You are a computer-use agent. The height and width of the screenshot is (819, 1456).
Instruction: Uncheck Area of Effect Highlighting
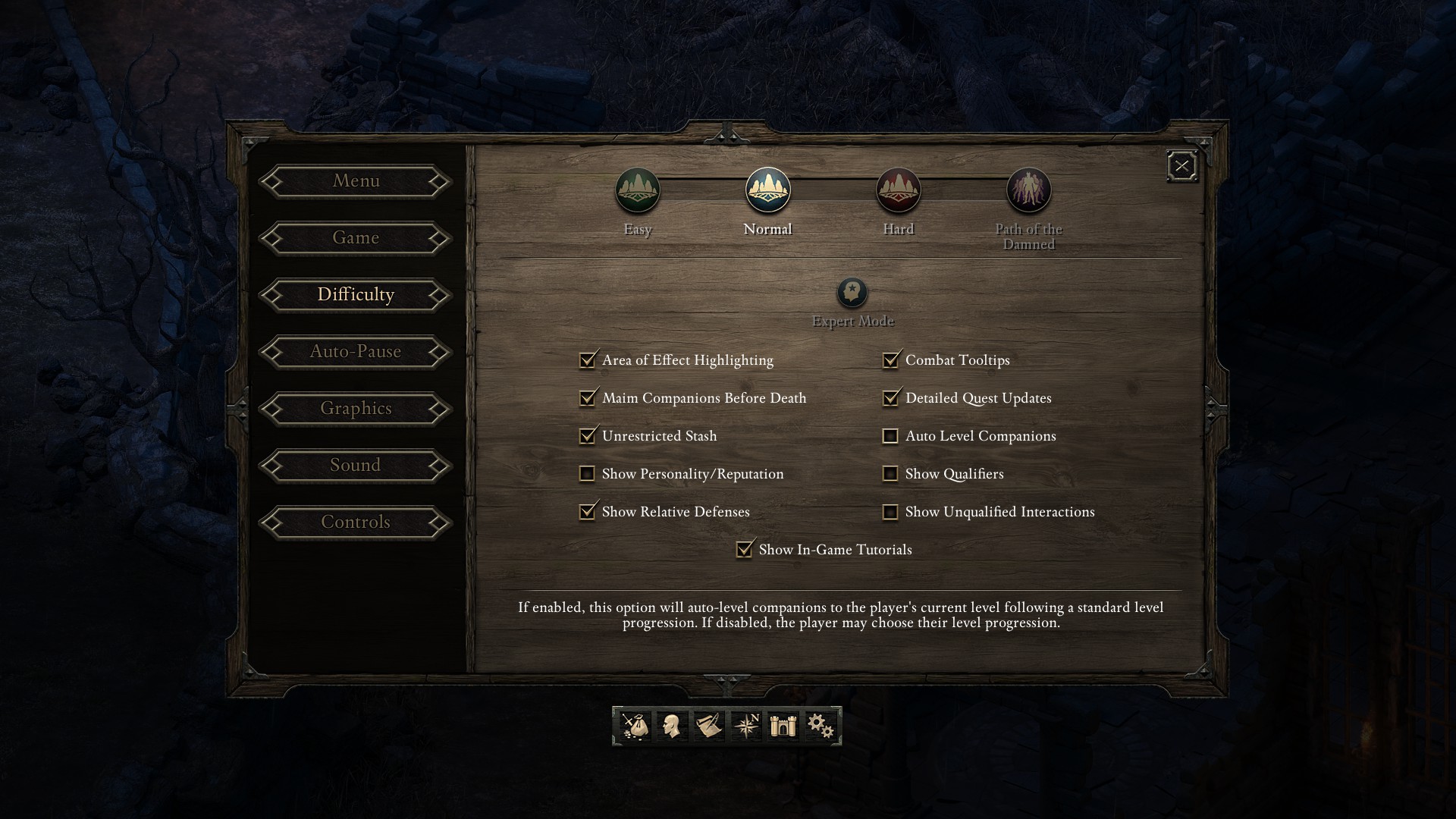[x=588, y=360]
